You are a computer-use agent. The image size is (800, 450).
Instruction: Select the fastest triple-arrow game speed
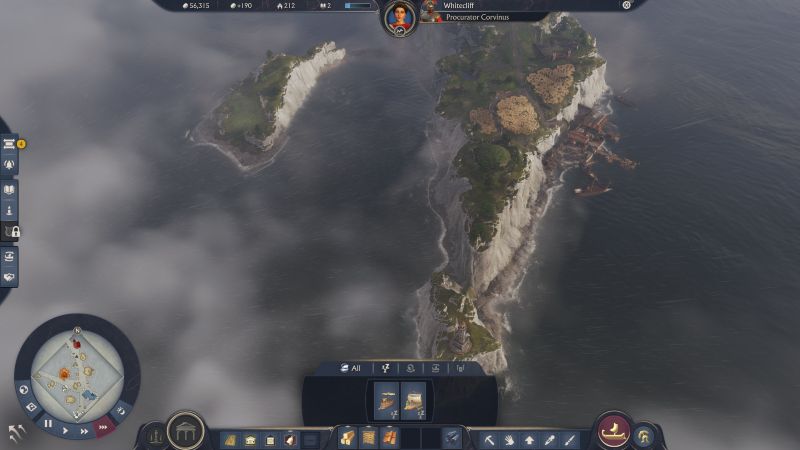pos(103,426)
